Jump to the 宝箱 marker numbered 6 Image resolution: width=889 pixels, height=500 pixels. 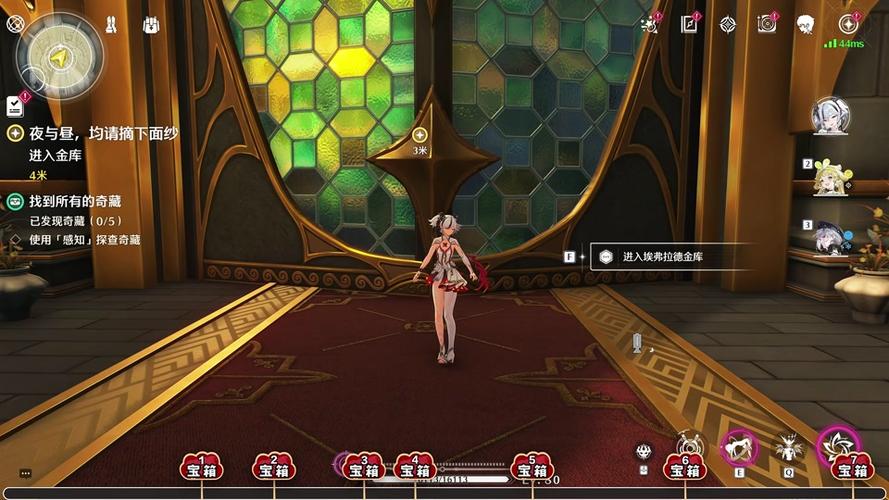tap(685, 468)
